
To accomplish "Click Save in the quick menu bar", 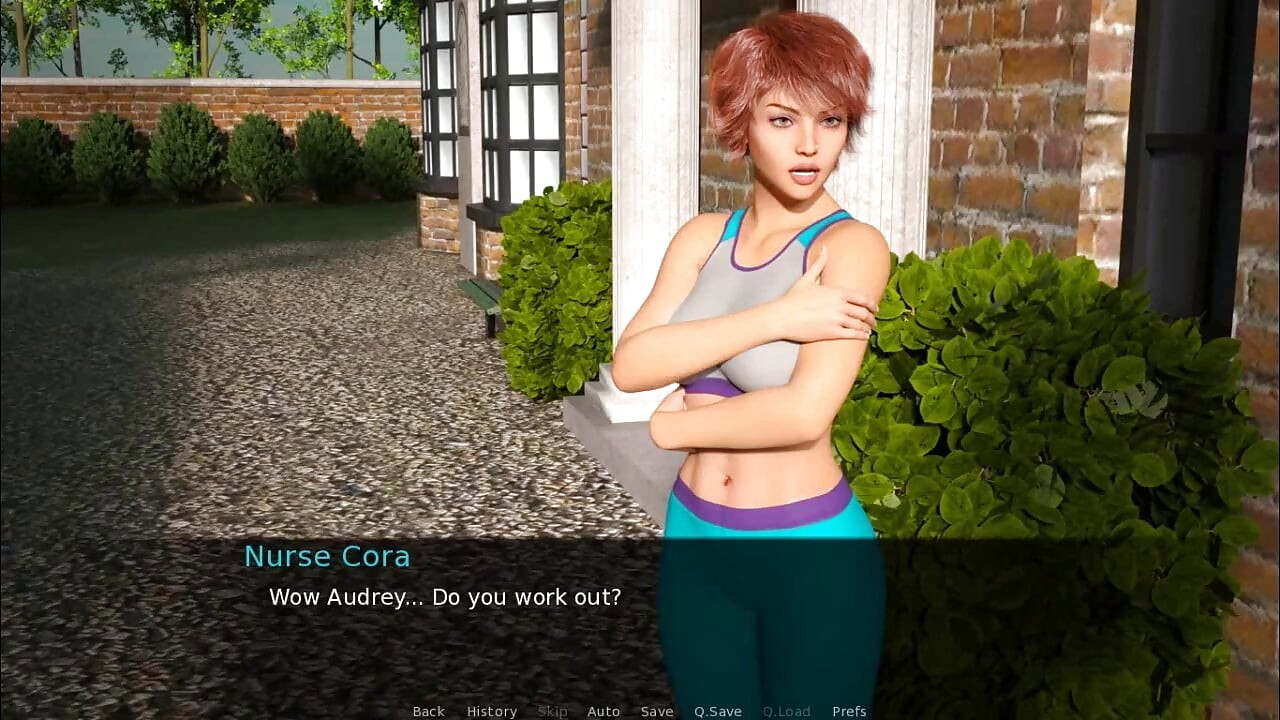I will pos(656,711).
